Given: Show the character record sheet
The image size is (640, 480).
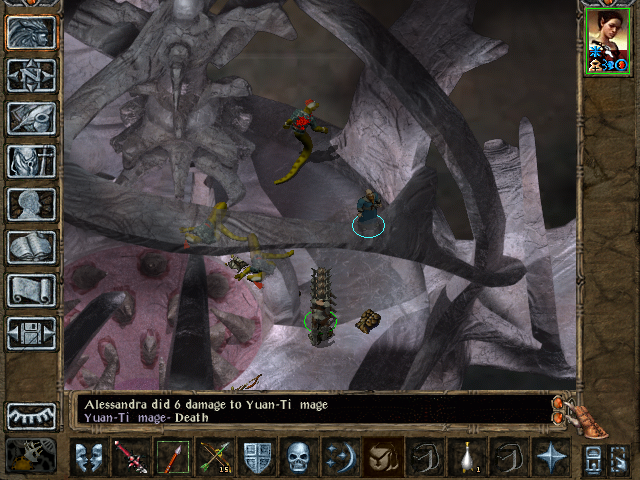Looking at the screenshot, I should (31, 204).
